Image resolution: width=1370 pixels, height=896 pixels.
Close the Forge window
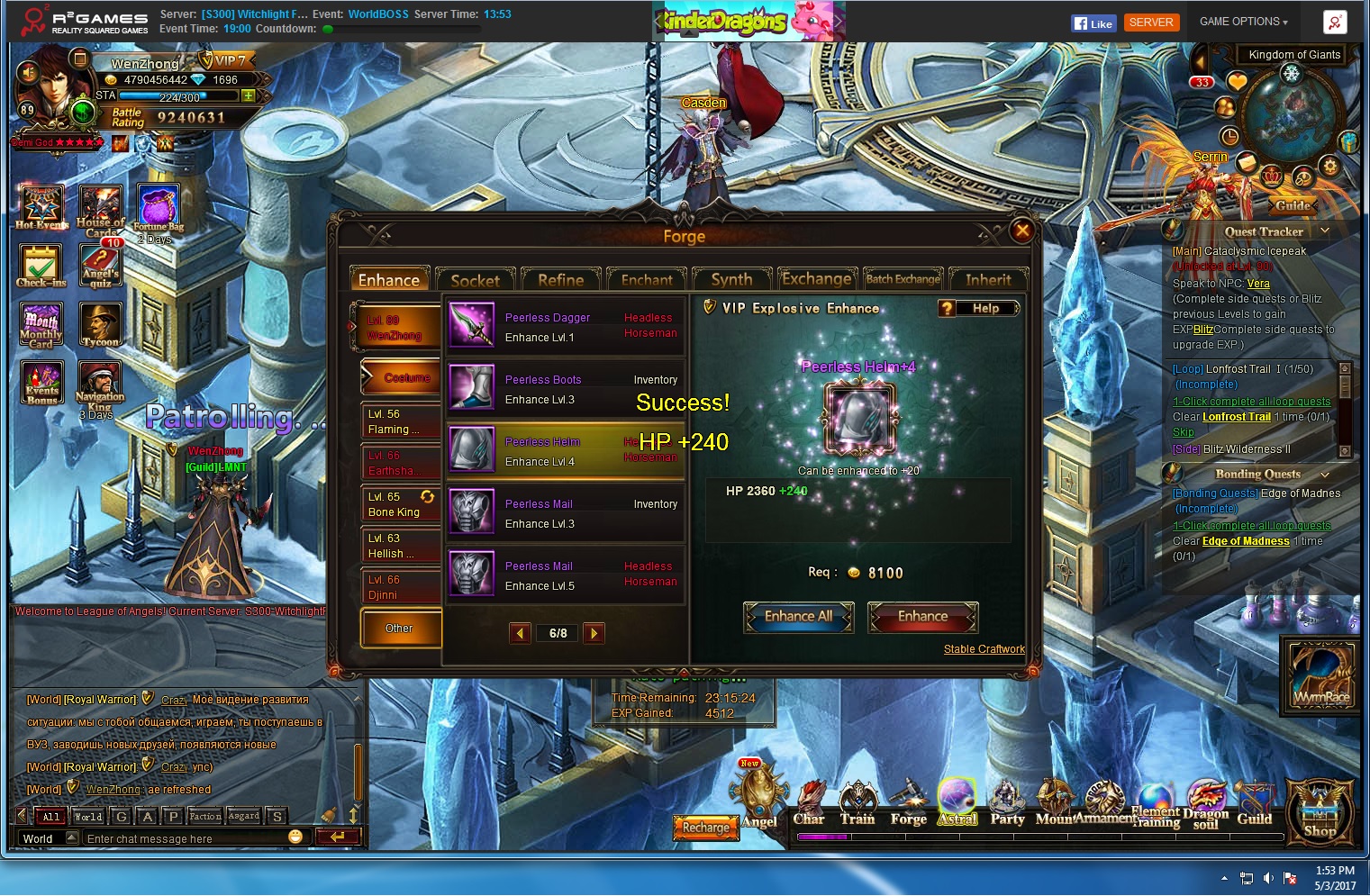[x=1022, y=231]
